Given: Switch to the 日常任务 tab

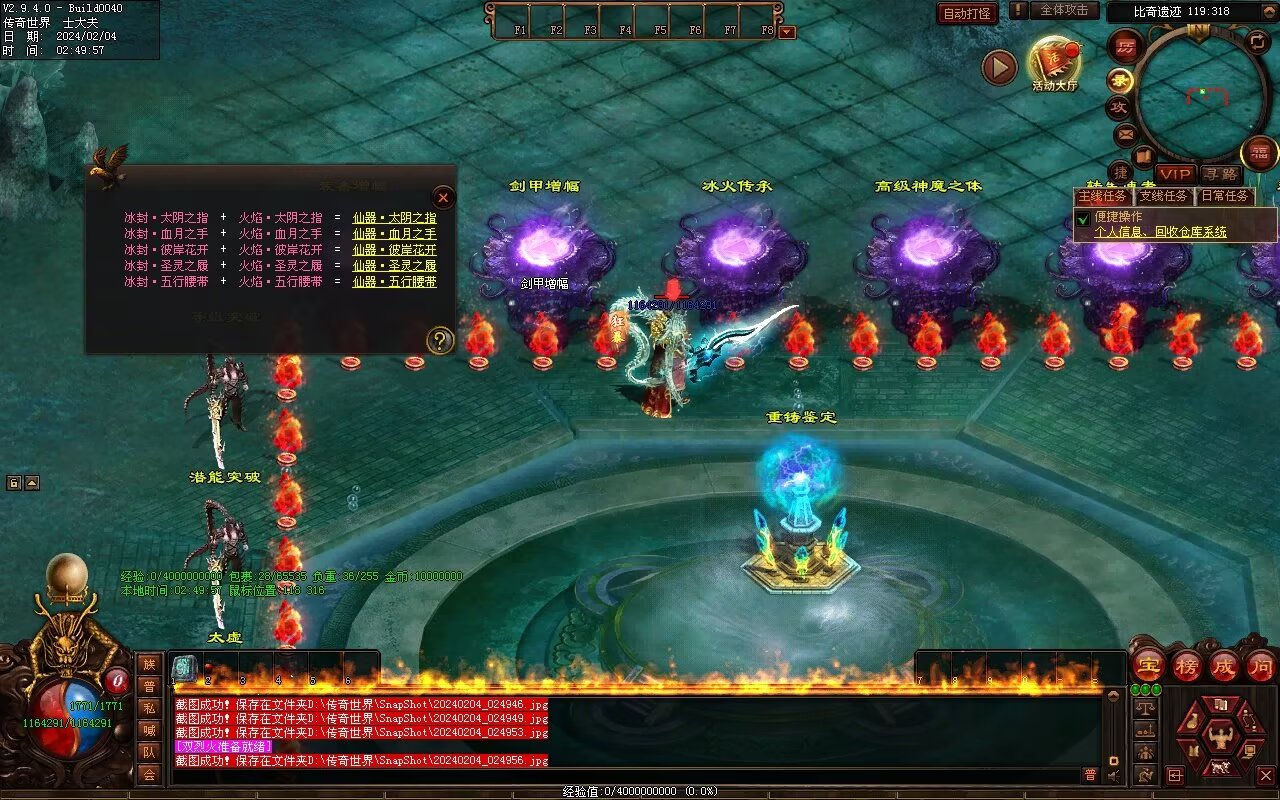Looking at the screenshot, I should 1224,196.
